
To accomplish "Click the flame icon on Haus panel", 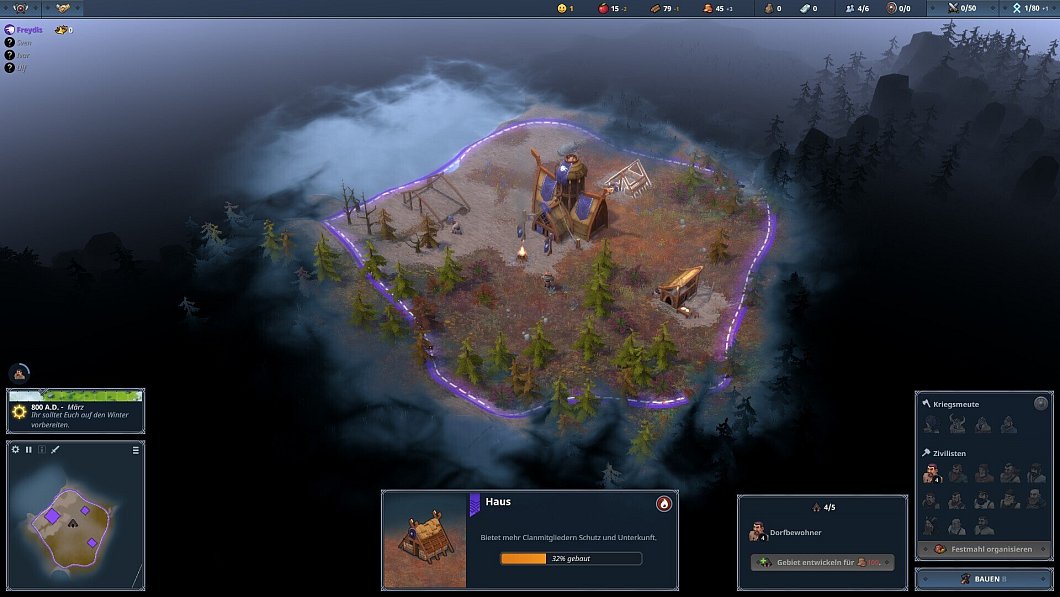I will 663,503.
